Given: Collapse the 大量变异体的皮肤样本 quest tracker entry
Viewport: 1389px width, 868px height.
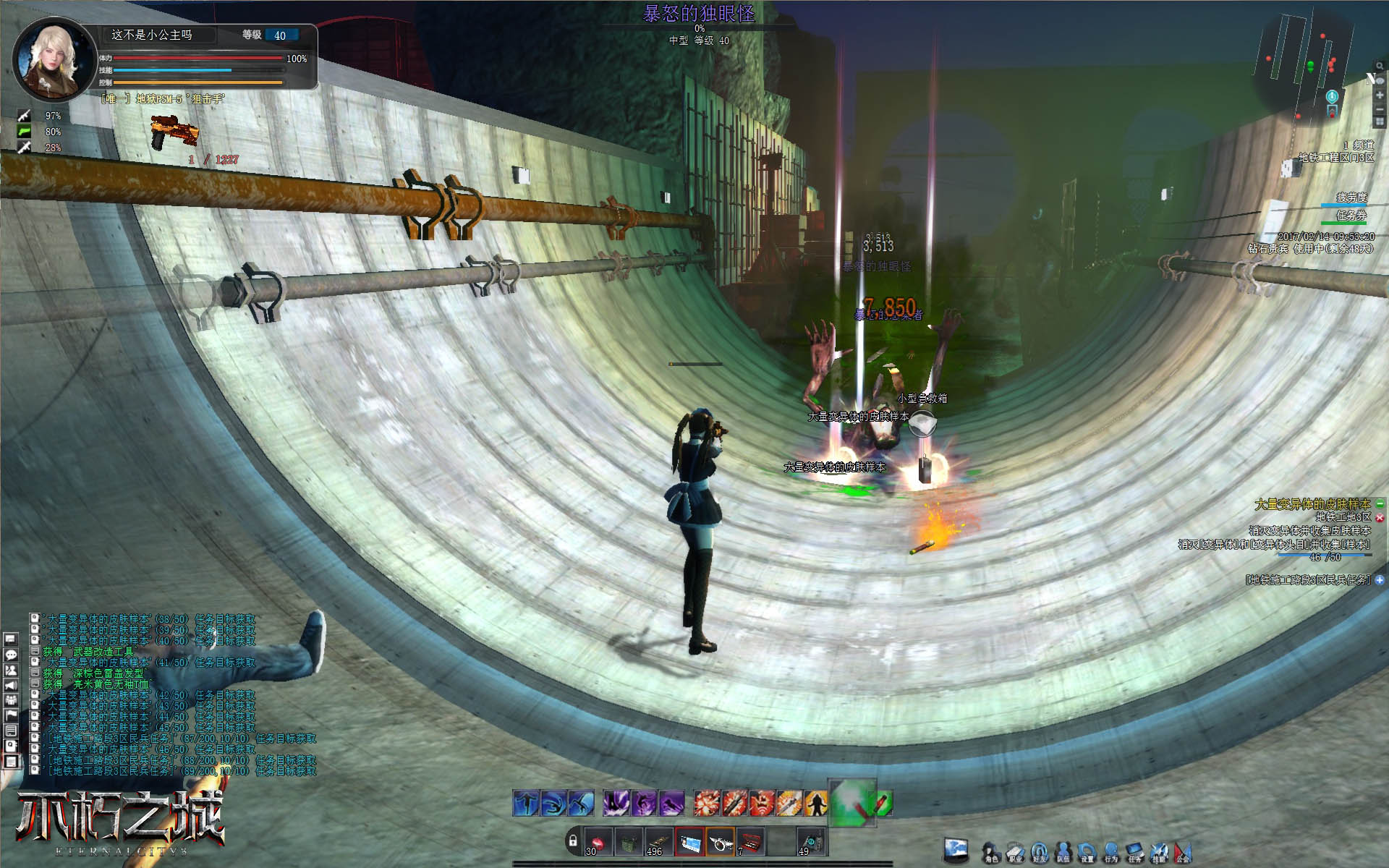Looking at the screenshot, I should pyautogui.click(x=1380, y=503).
